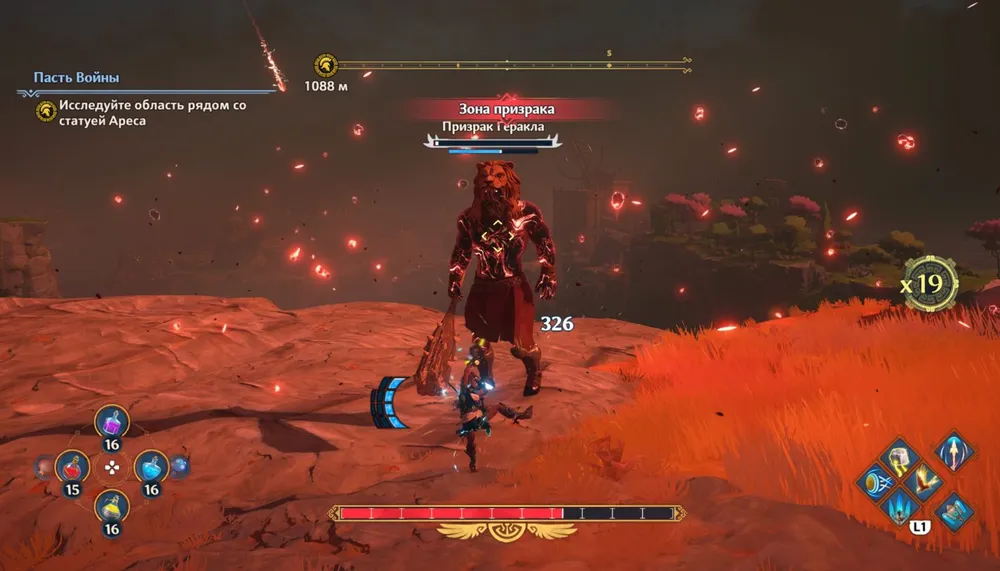Select the purple potion slot
The width and height of the screenshot is (1000, 571).
point(111,423)
